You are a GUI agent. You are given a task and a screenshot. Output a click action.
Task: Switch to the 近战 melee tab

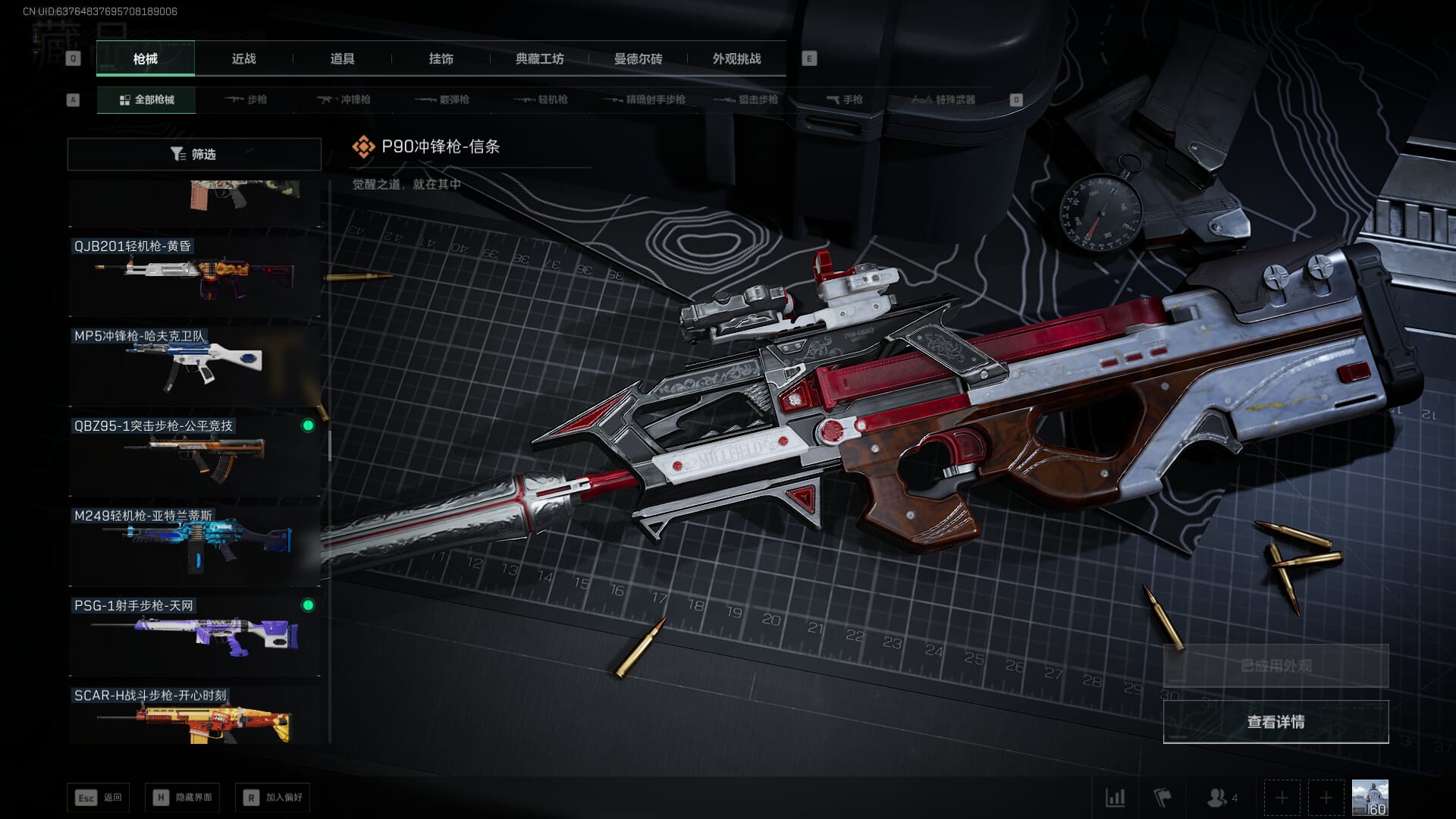click(243, 58)
